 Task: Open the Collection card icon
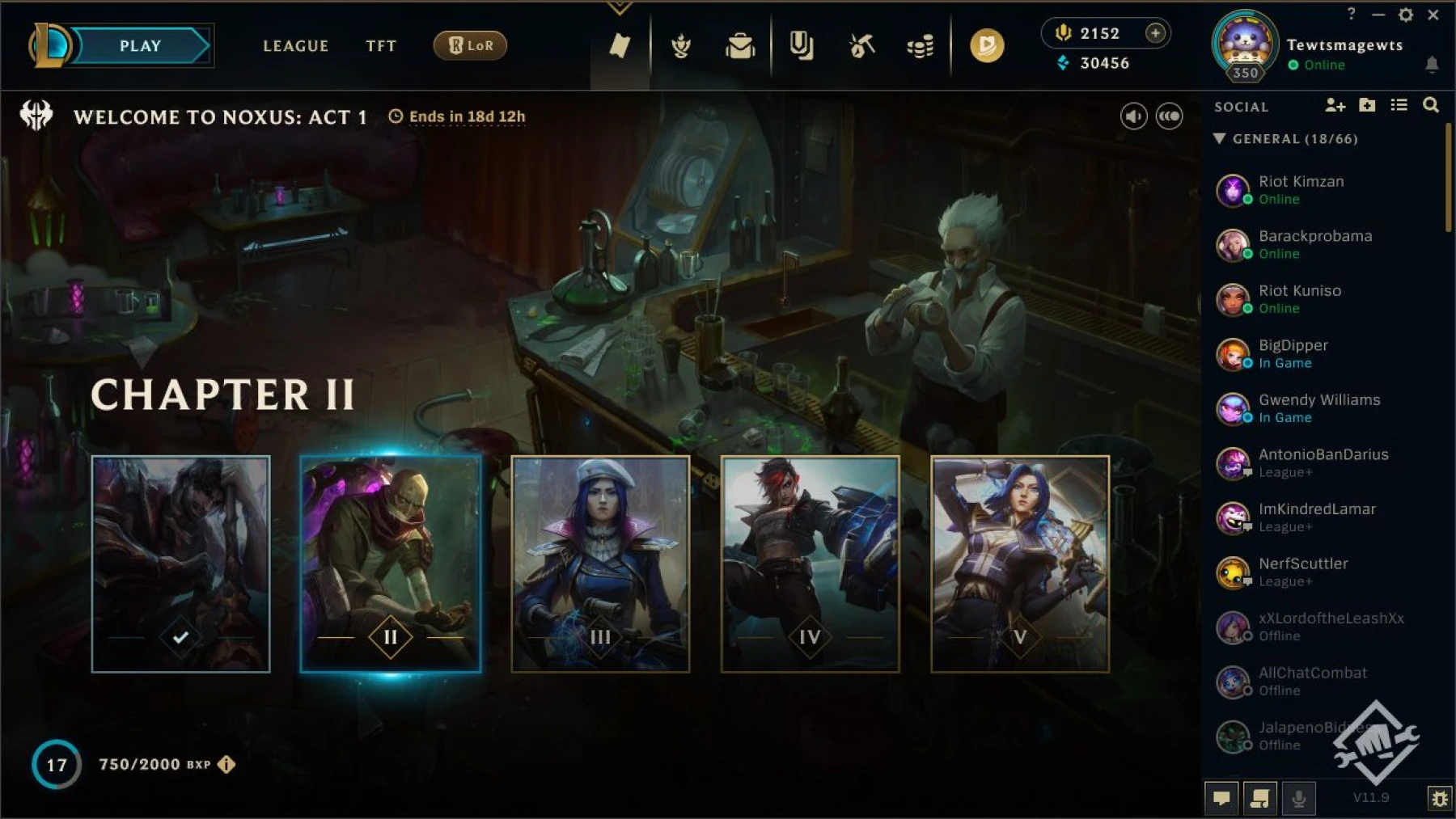point(801,46)
